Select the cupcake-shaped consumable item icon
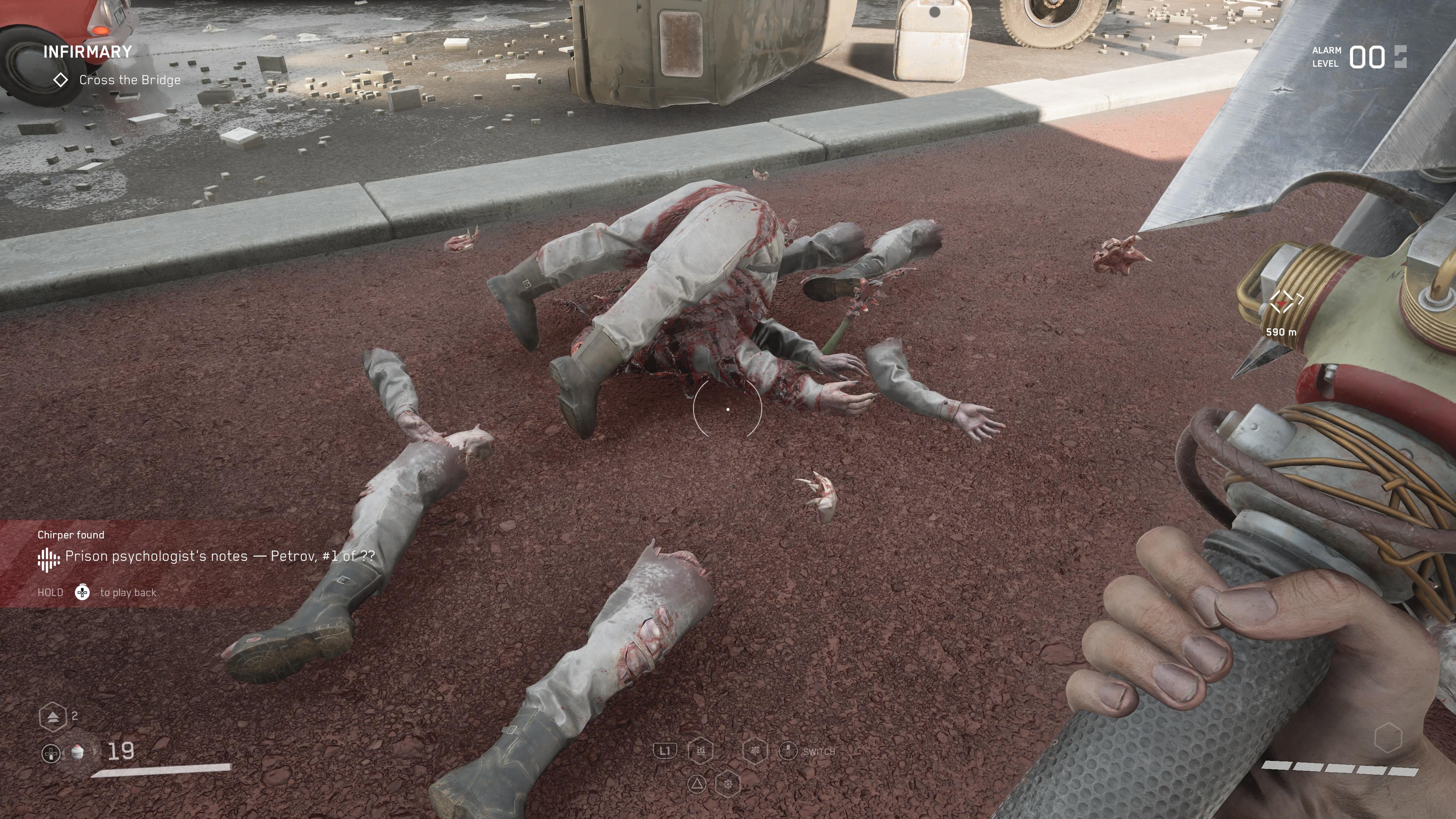The width and height of the screenshot is (1456, 819). [x=78, y=751]
